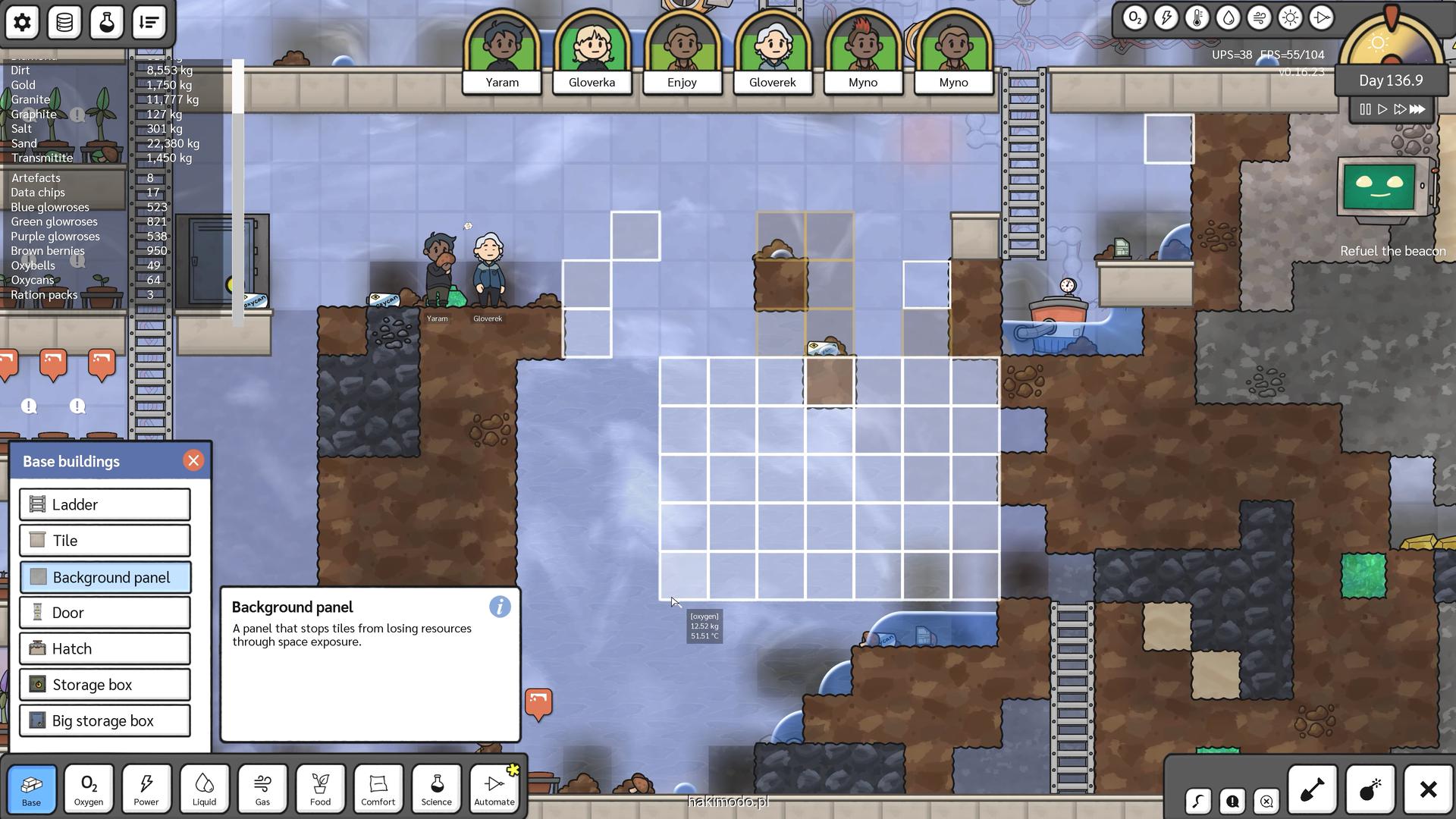Open the Science build category
This screenshot has width=1456, height=819.
pos(436,789)
